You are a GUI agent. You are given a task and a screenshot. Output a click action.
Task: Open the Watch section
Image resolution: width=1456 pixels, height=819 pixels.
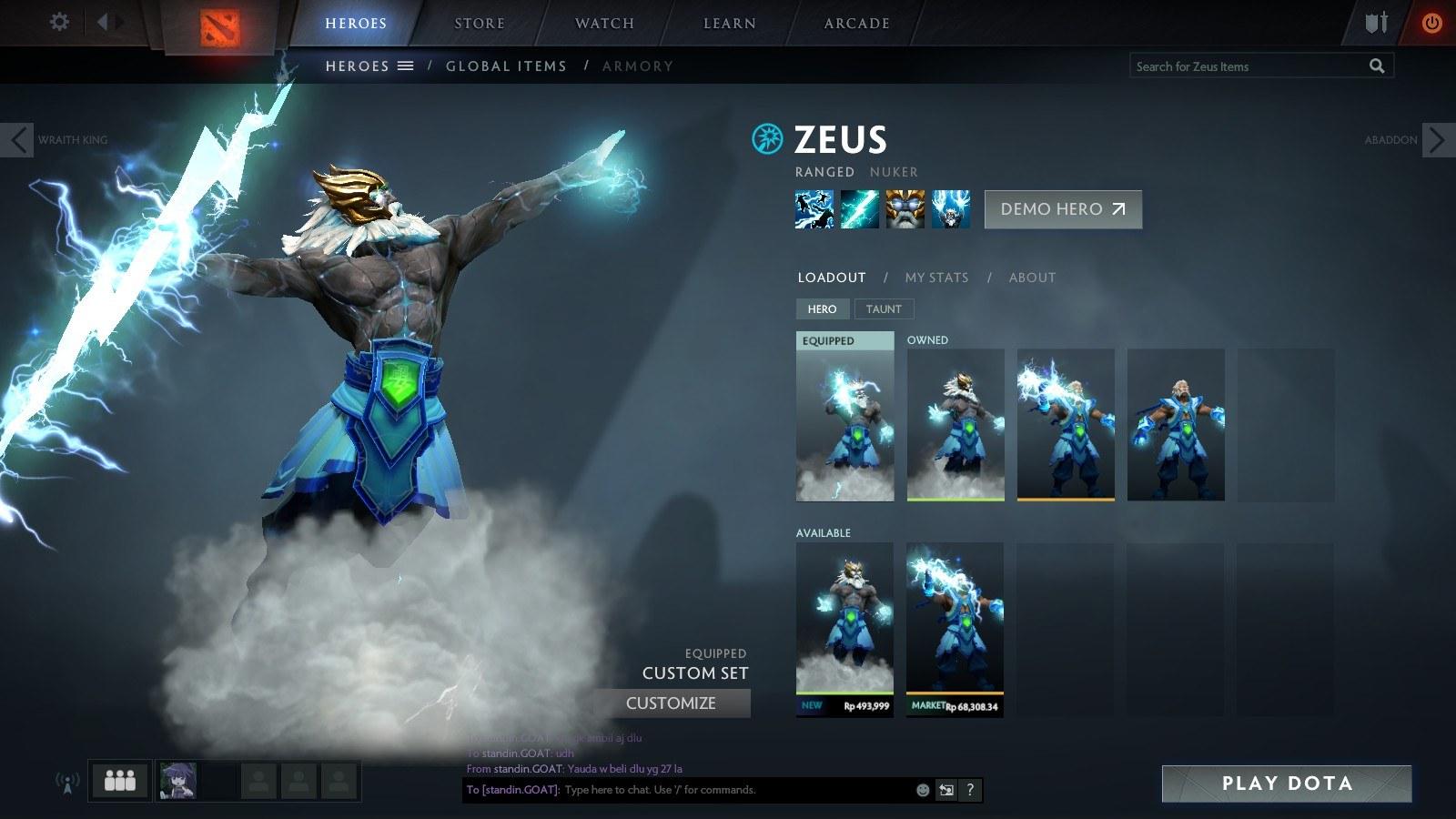tap(604, 24)
